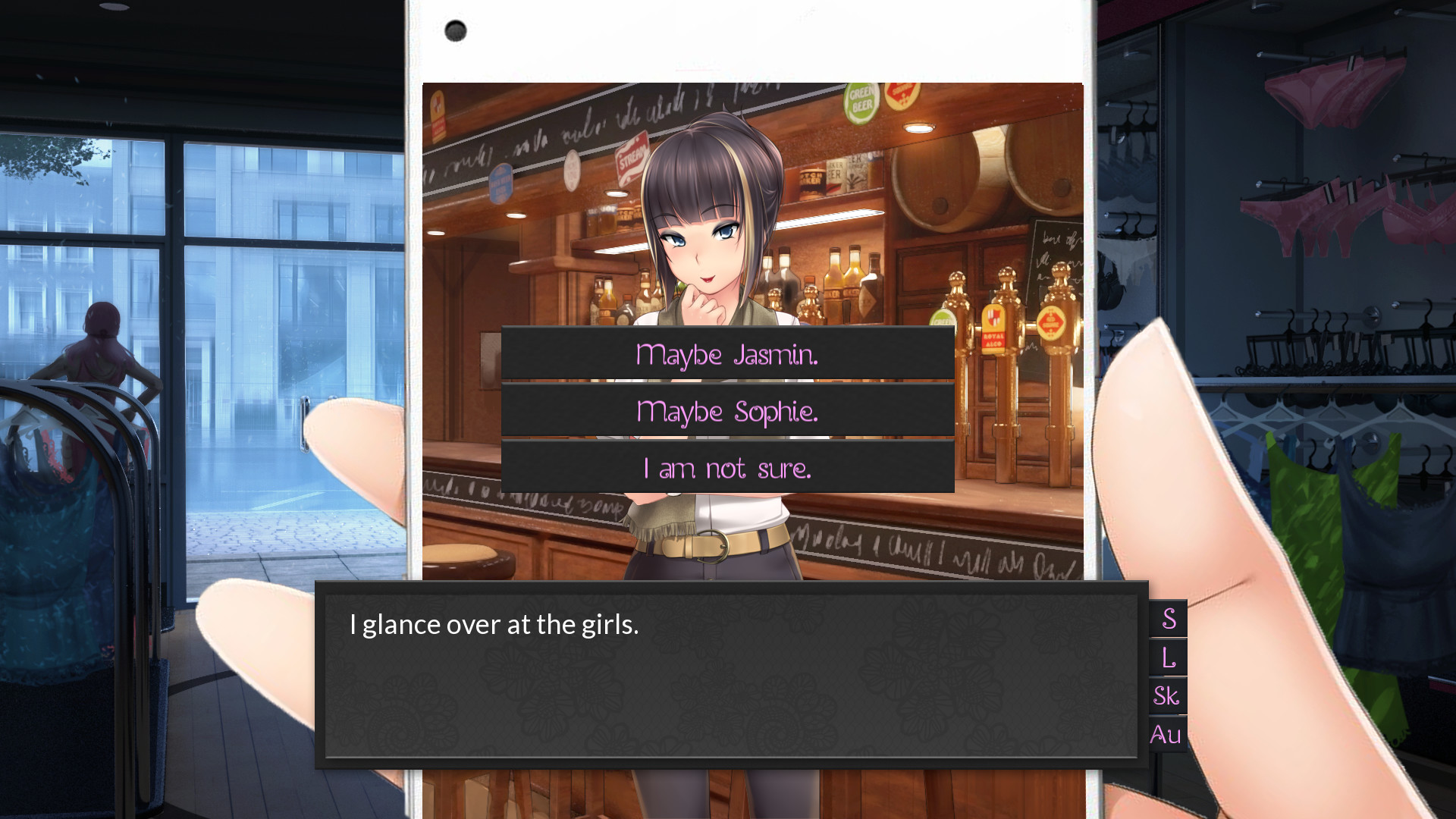
Task: Choose the "Maybe Jasmin." reply
Action: 727,353
